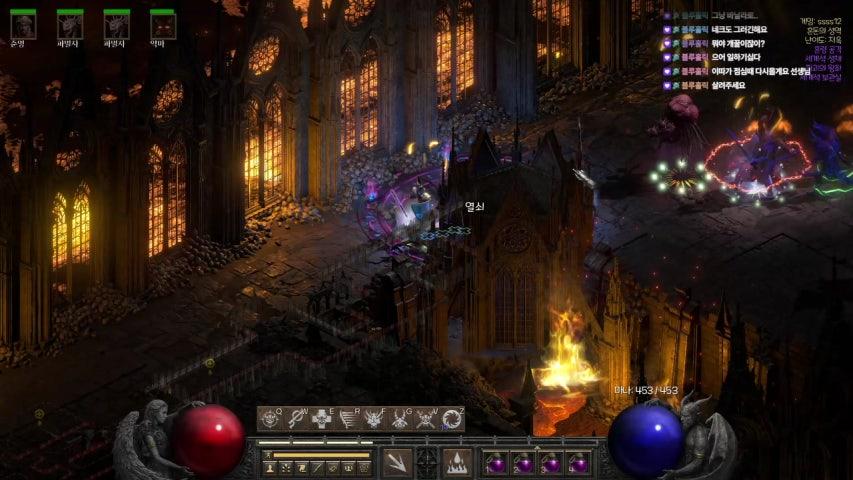Activate the skill icon bound to R
This screenshot has height=480, width=853.
pyautogui.click(x=348, y=419)
